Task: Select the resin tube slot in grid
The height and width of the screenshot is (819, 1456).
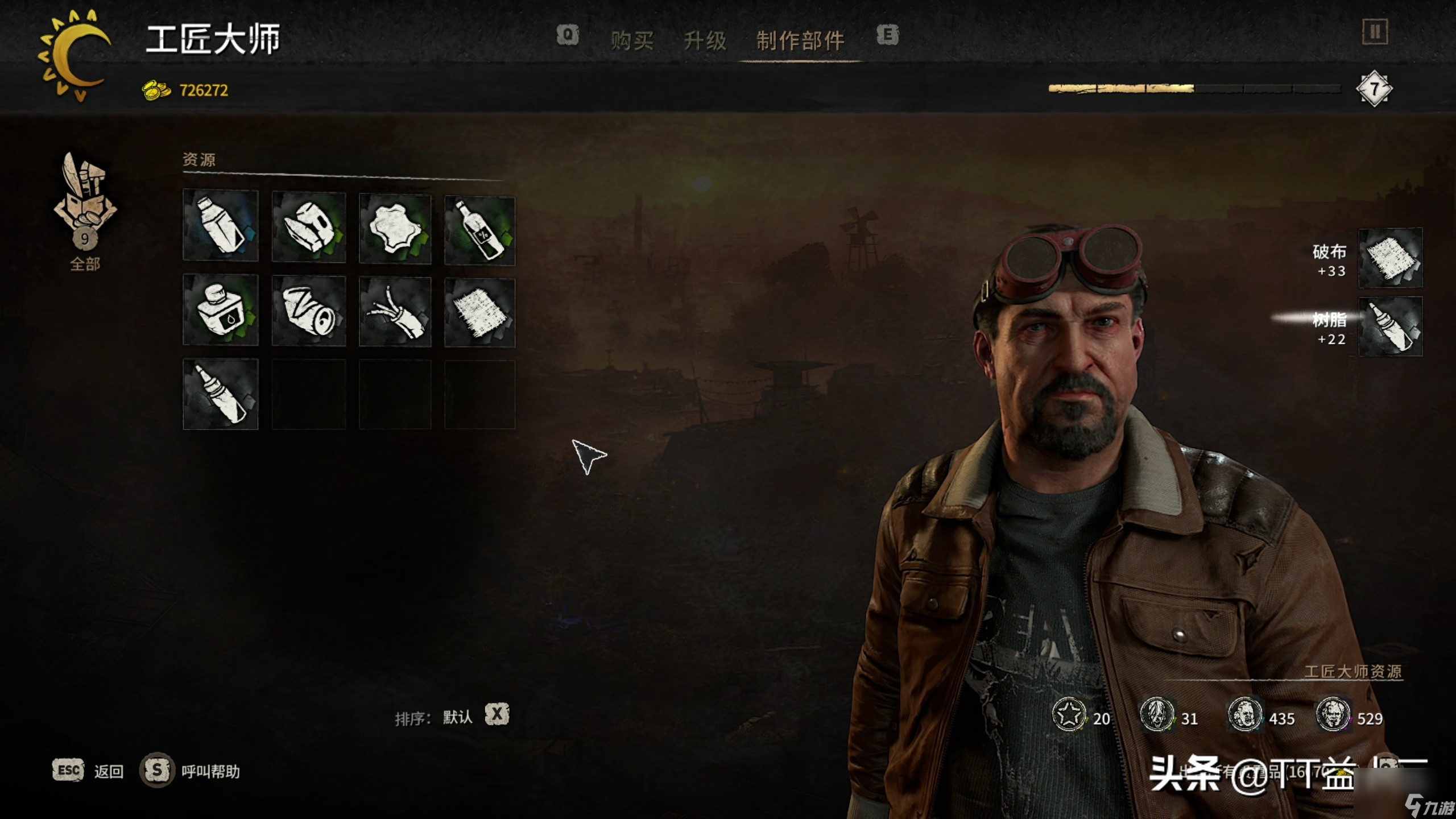Action: pos(221,394)
